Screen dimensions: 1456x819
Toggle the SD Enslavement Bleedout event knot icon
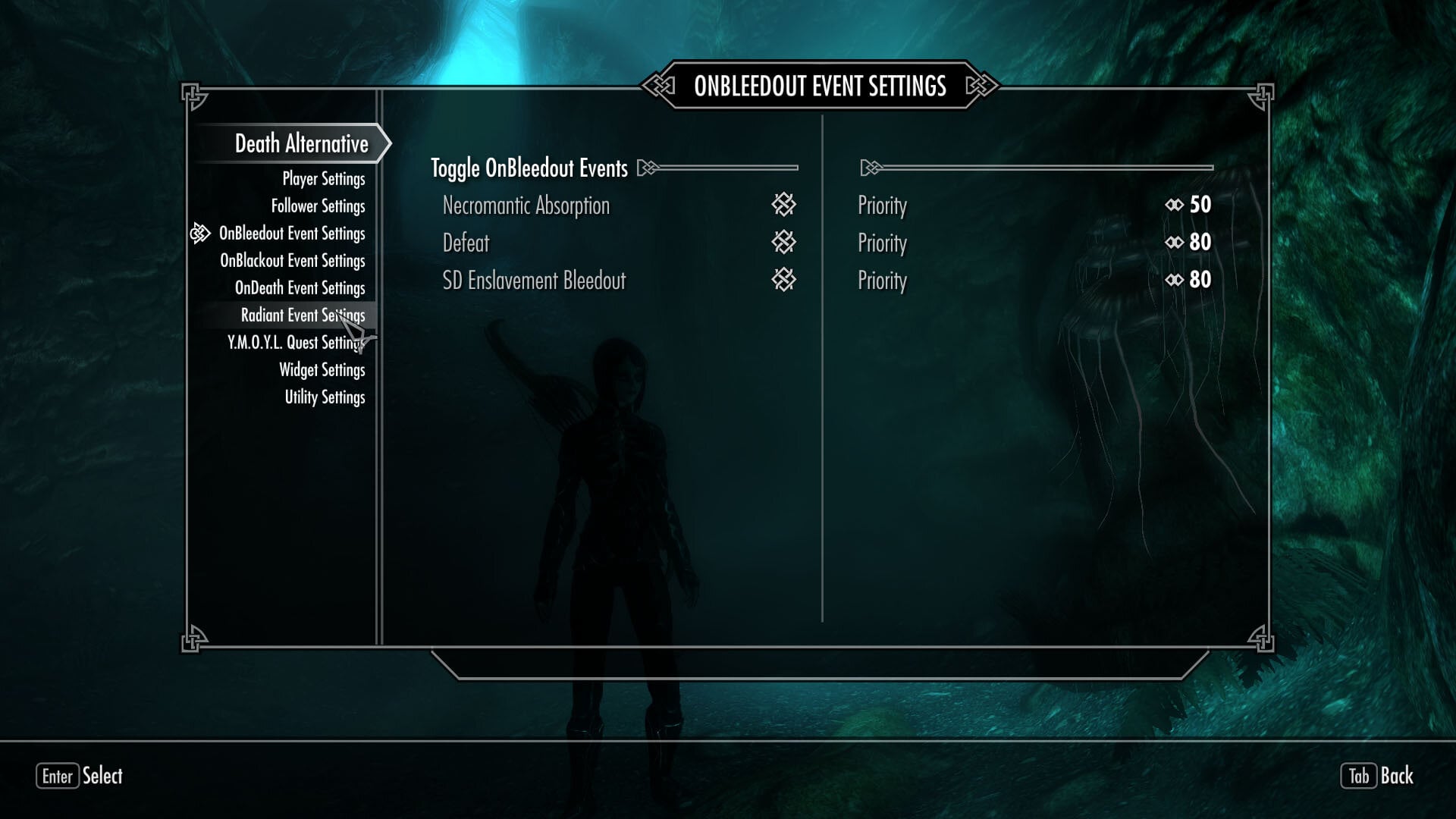click(785, 280)
